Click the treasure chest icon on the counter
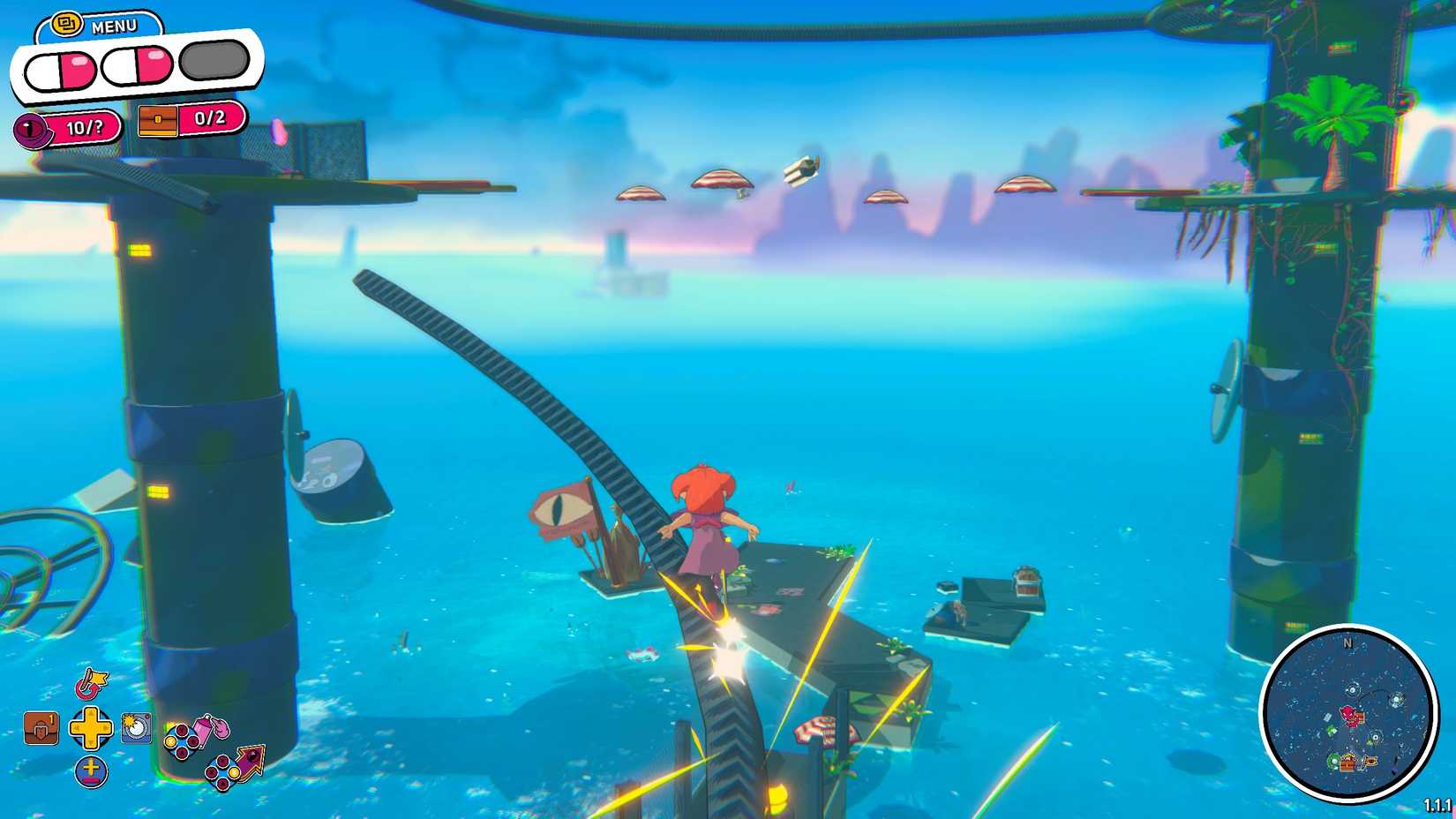Viewport: 1456px width, 819px height. (x=157, y=123)
